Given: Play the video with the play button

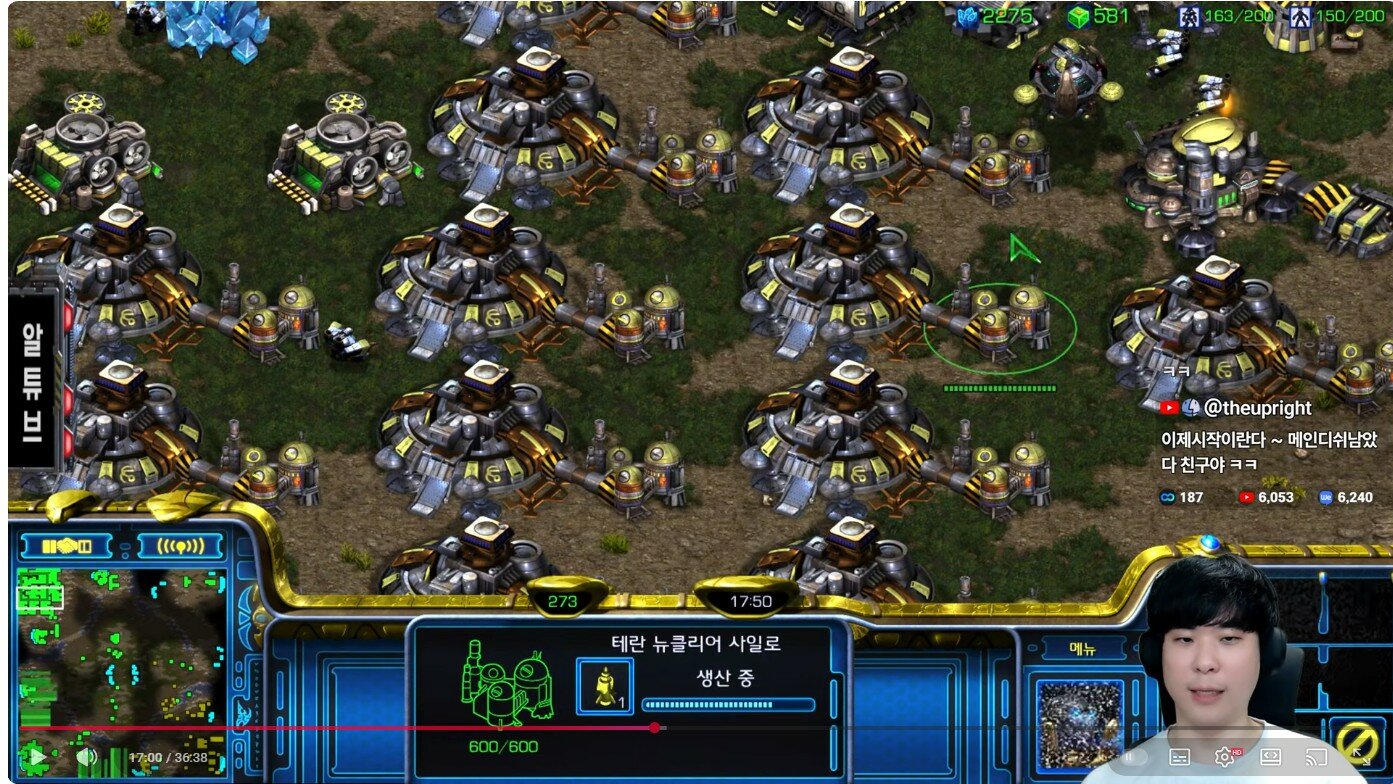Looking at the screenshot, I should 36,757.
